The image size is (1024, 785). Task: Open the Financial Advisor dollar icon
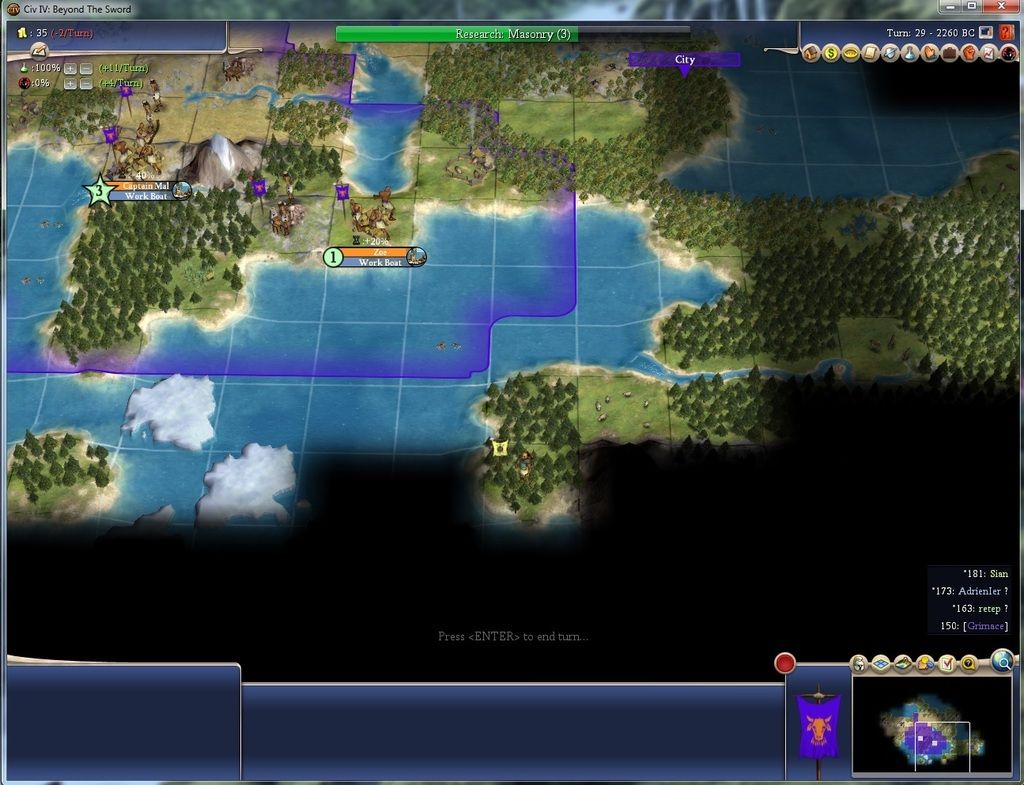[830, 53]
